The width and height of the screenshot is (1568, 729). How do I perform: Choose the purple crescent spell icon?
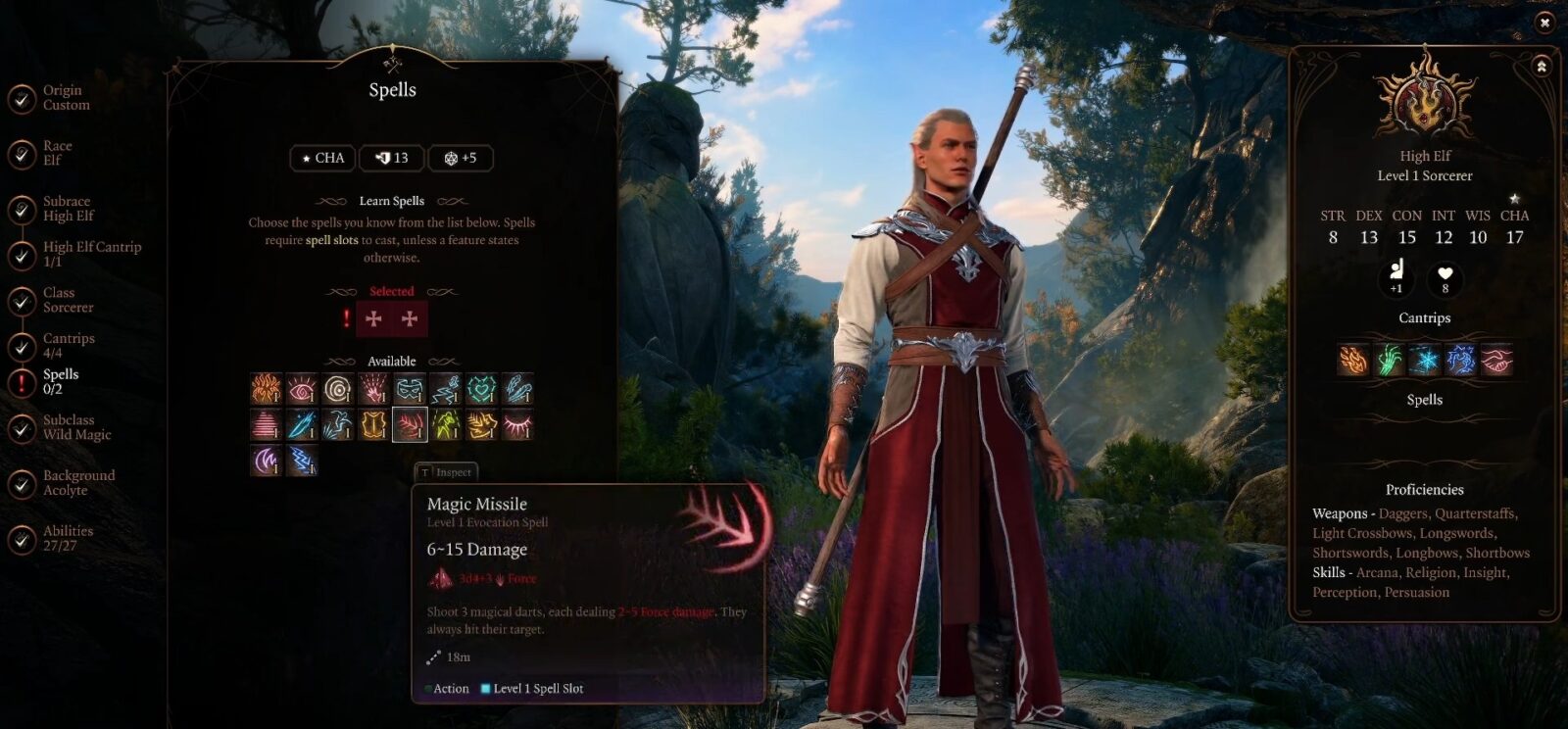pos(266,461)
